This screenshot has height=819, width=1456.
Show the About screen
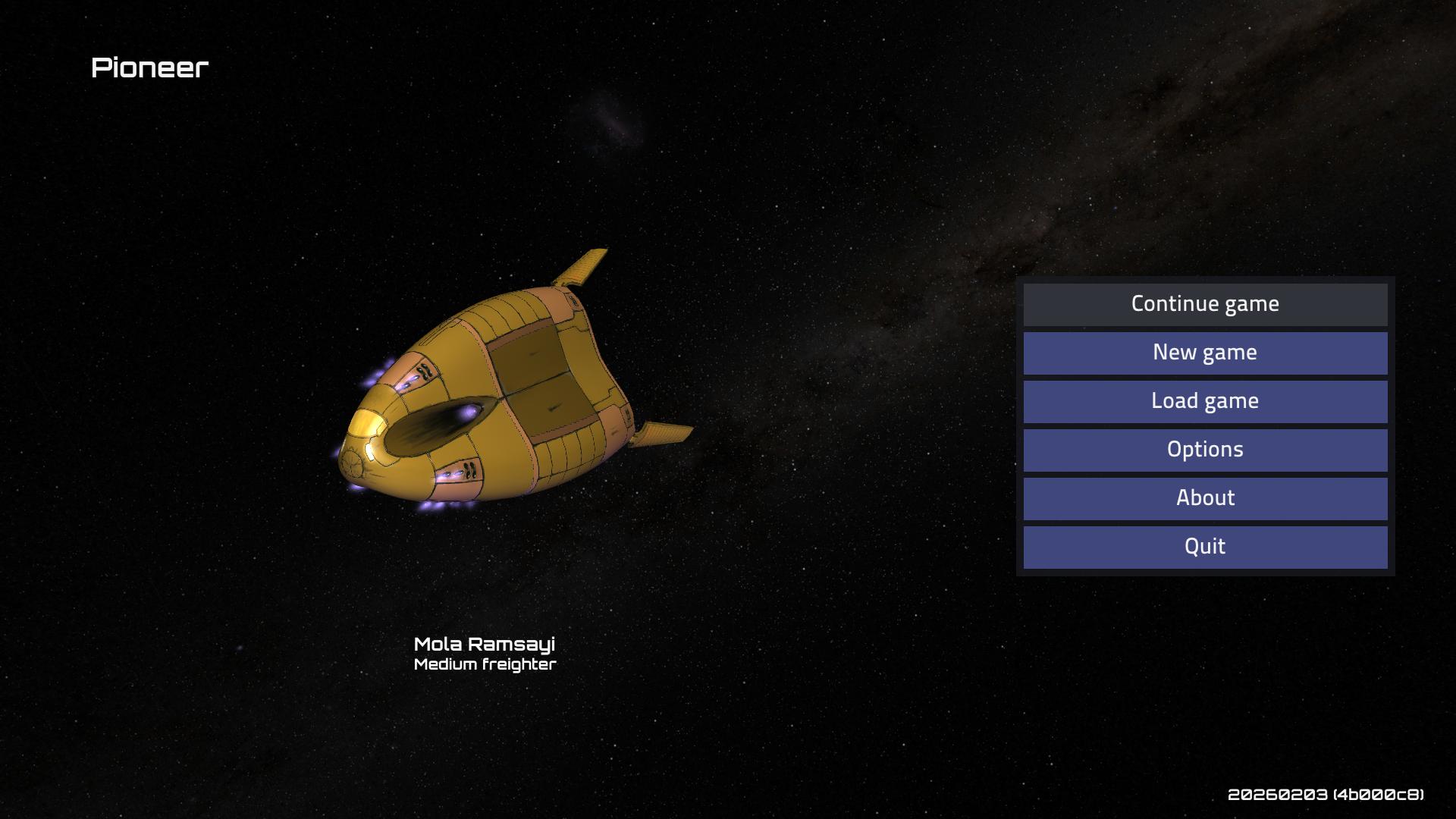coord(1205,498)
